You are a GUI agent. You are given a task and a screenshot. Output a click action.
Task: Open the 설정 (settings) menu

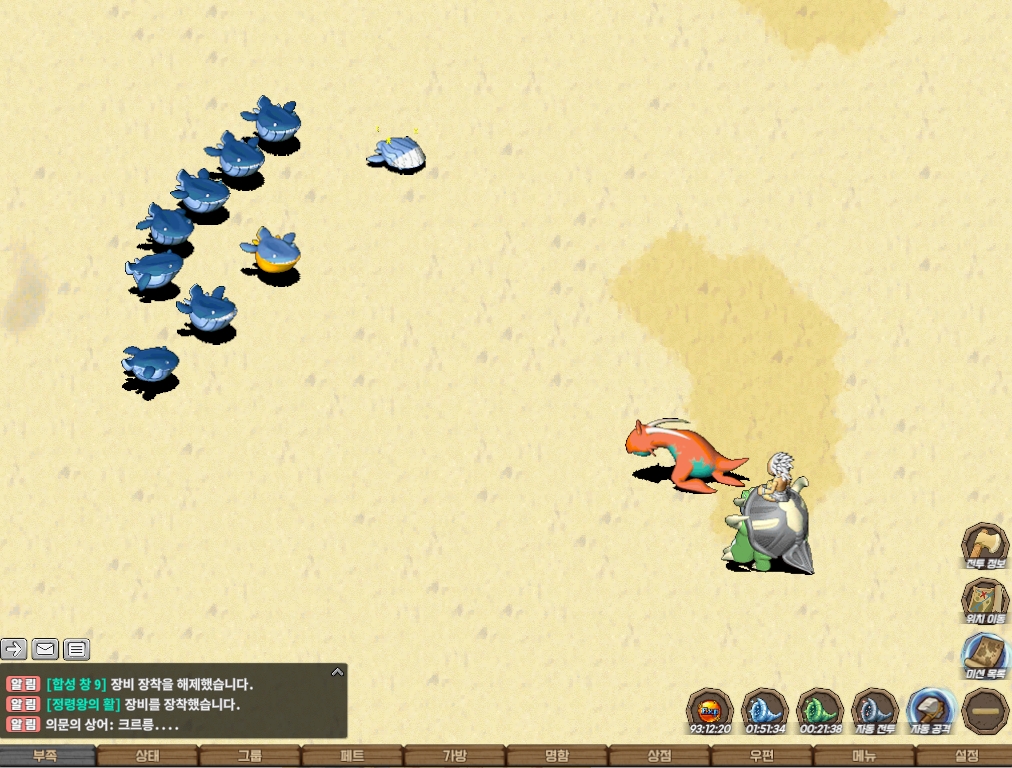click(x=966, y=757)
